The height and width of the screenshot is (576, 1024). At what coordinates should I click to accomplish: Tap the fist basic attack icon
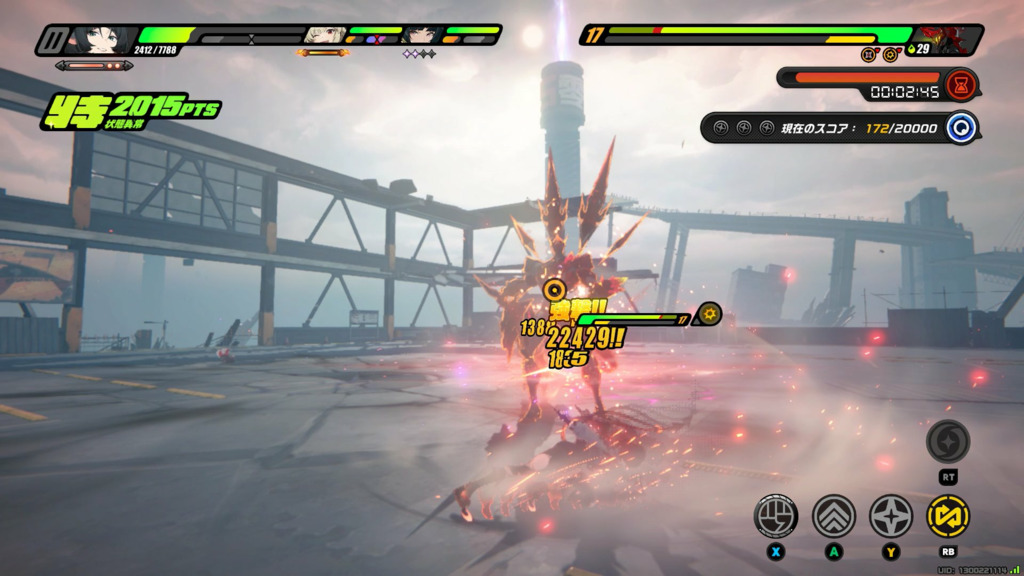click(x=775, y=516)
